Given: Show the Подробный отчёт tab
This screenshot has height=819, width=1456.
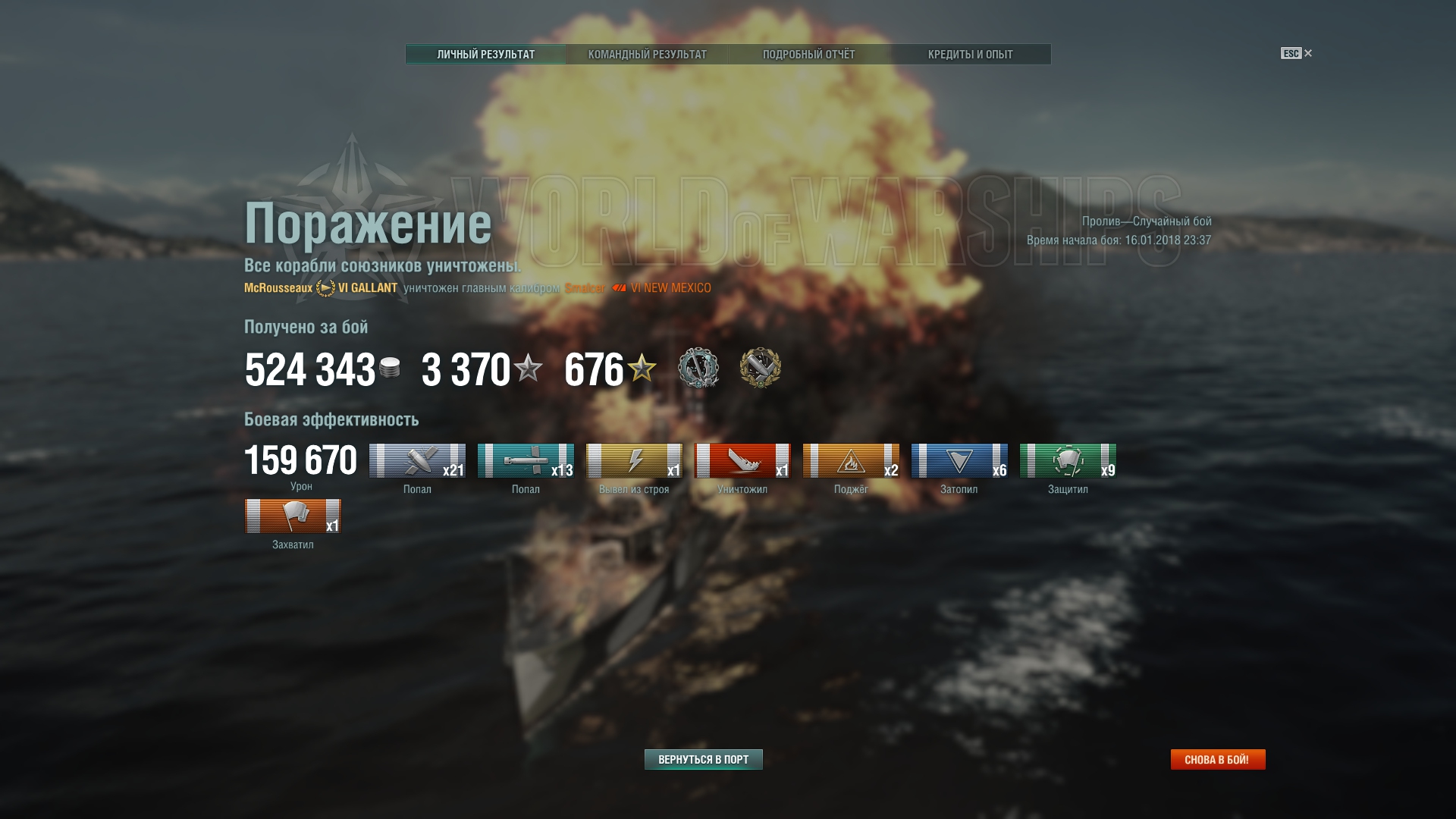Looking at the screenshot, I should tap(808, 55).
